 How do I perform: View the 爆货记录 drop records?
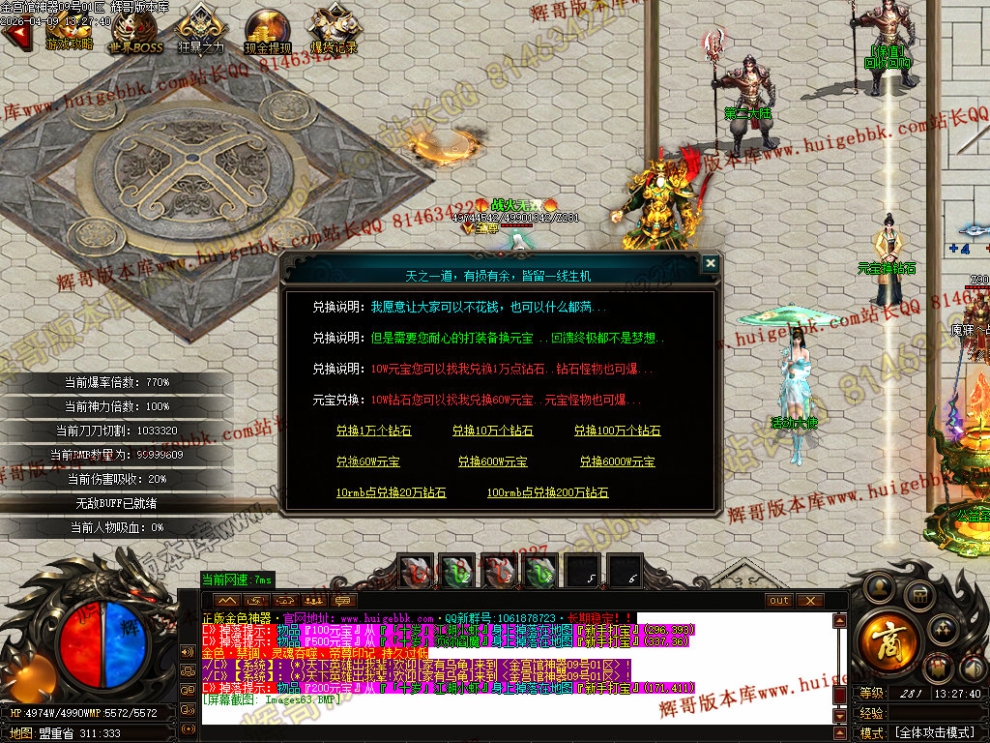pyautogui.click(x=333, y=30)
